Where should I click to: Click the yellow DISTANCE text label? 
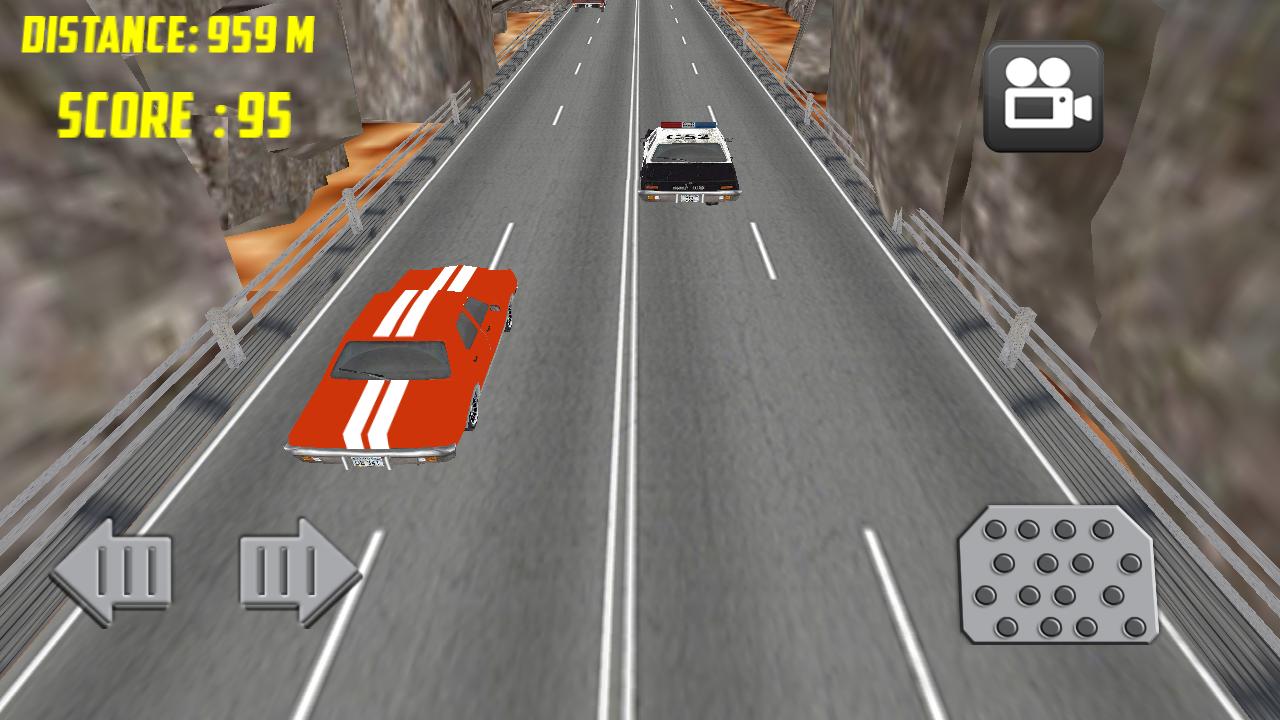pos(167,33)
